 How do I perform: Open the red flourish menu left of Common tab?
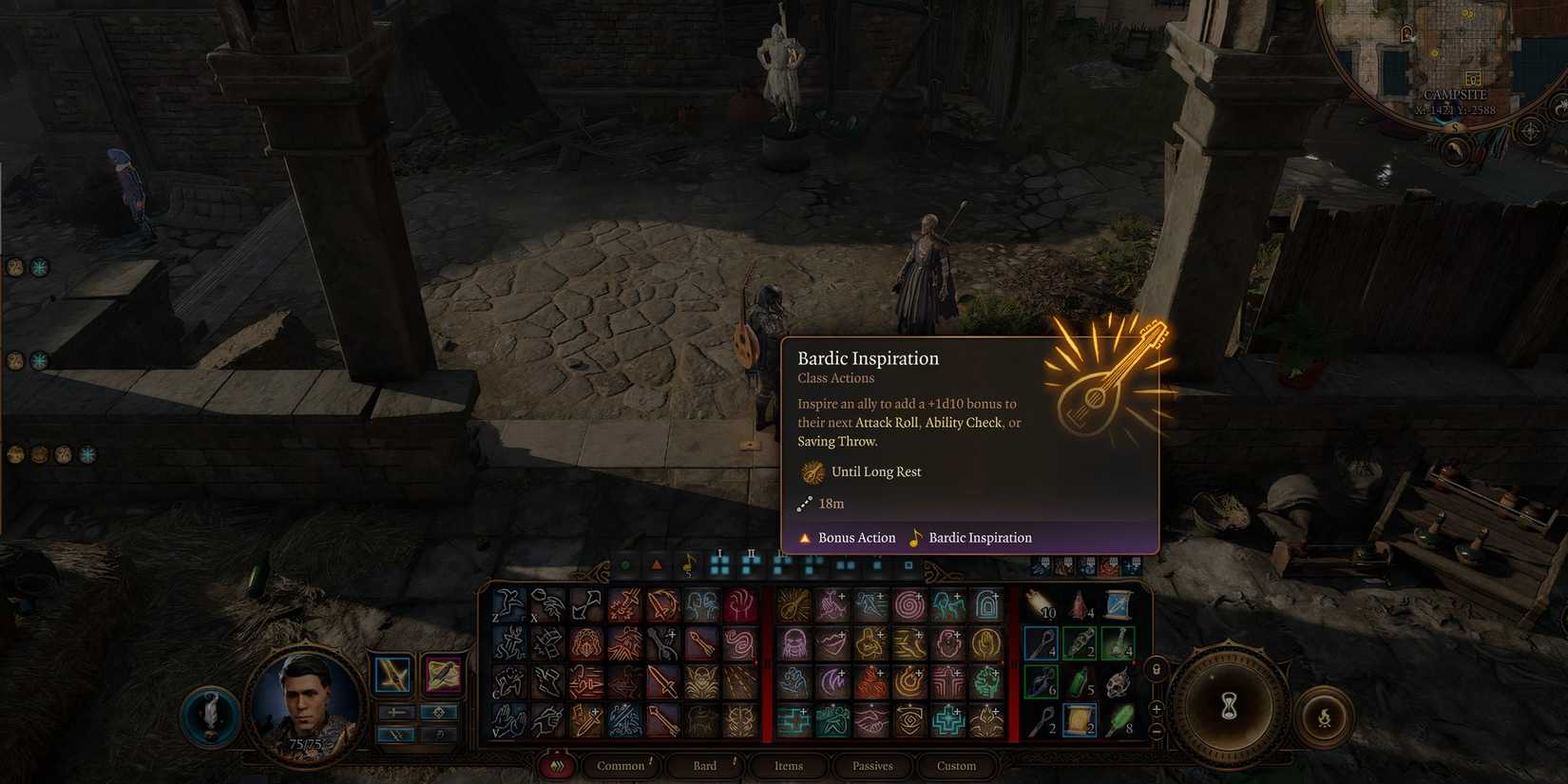558,766
